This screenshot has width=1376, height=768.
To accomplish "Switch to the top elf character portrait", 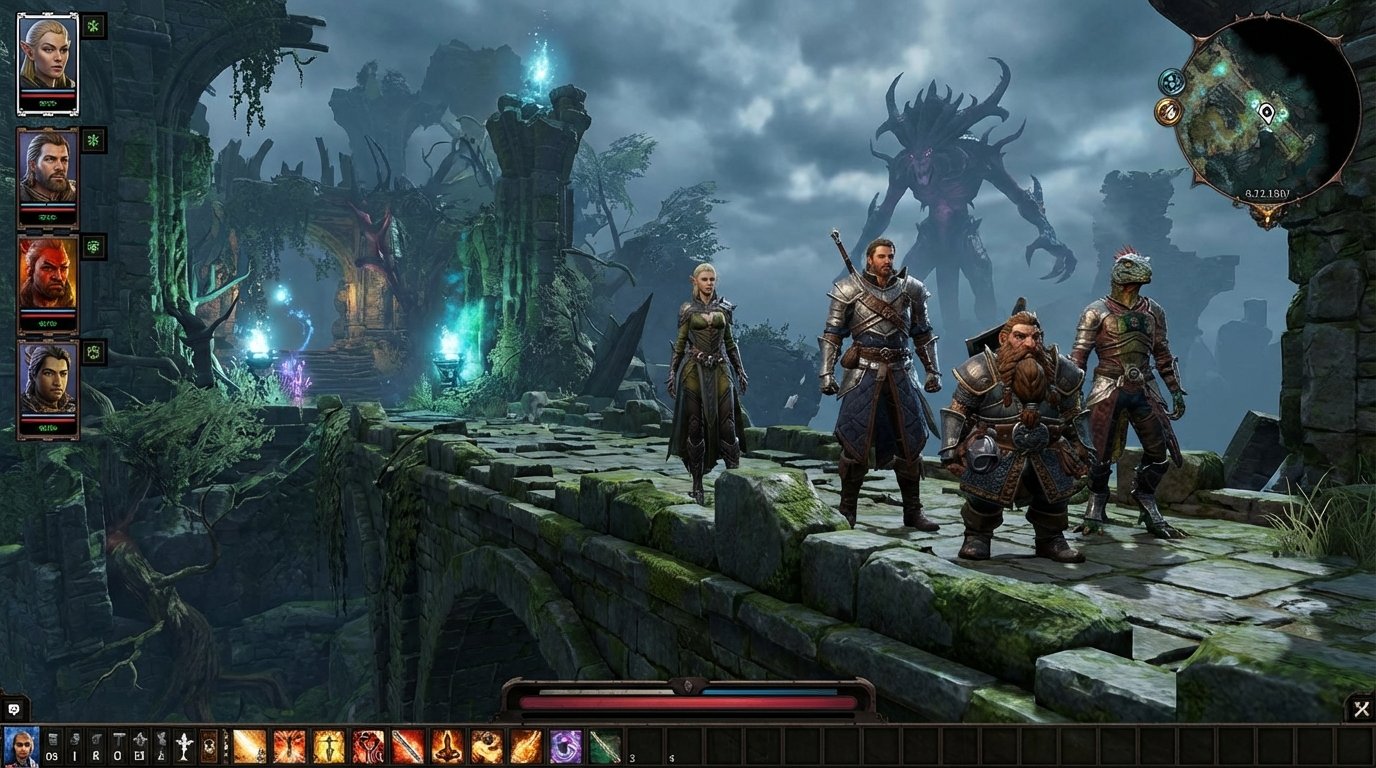I will point(50,62).
